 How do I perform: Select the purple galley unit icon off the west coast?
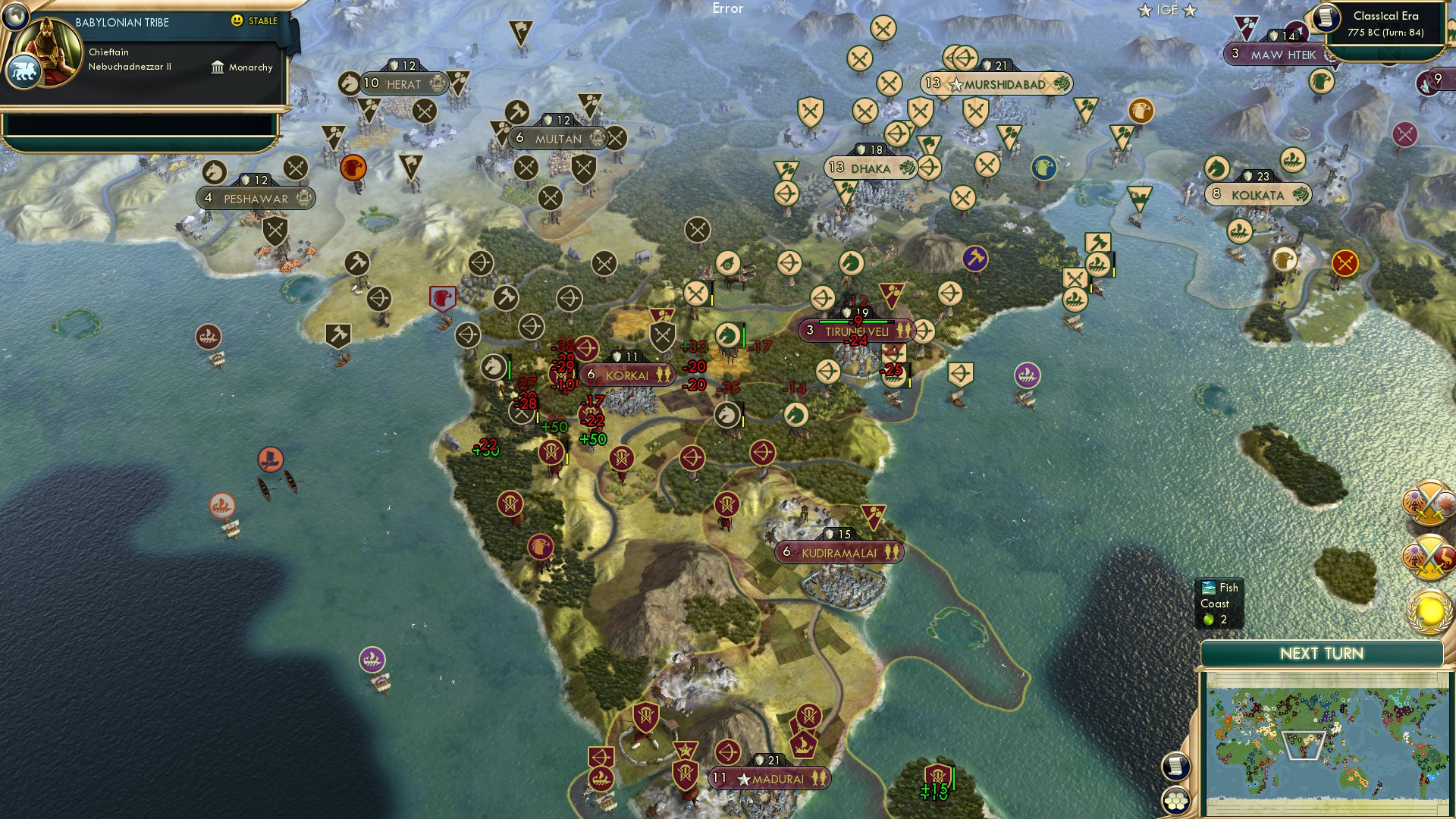point(371,660)
